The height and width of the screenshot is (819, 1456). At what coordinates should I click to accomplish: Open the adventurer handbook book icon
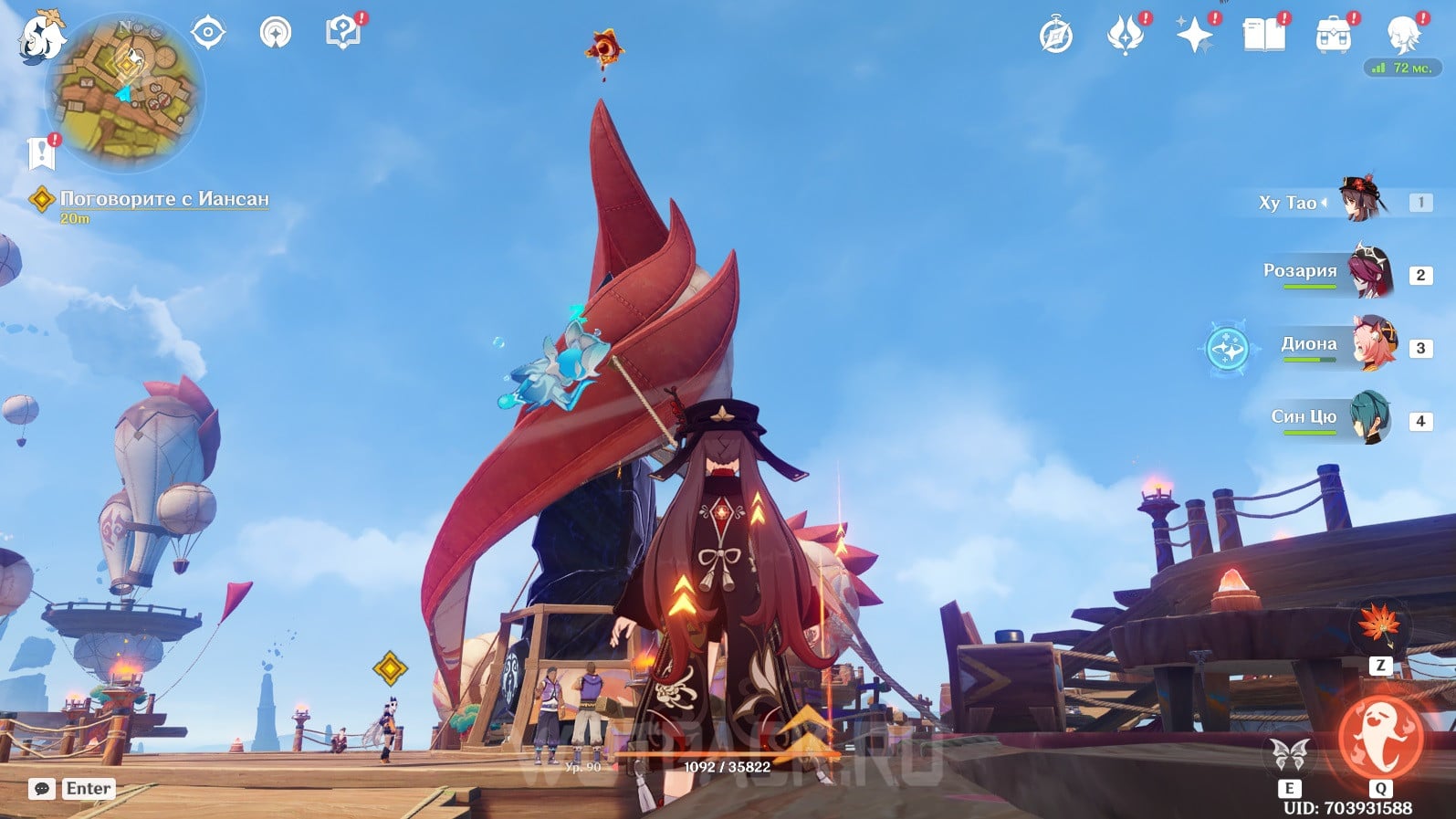[1264, 37]
